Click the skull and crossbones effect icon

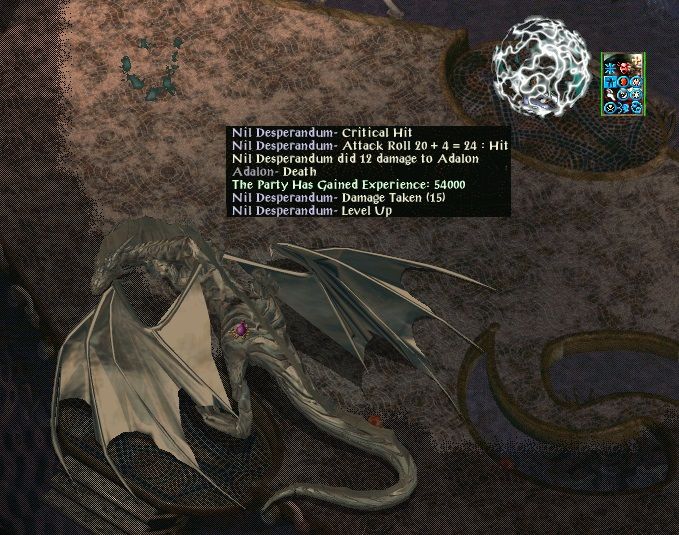pos(609,107)
